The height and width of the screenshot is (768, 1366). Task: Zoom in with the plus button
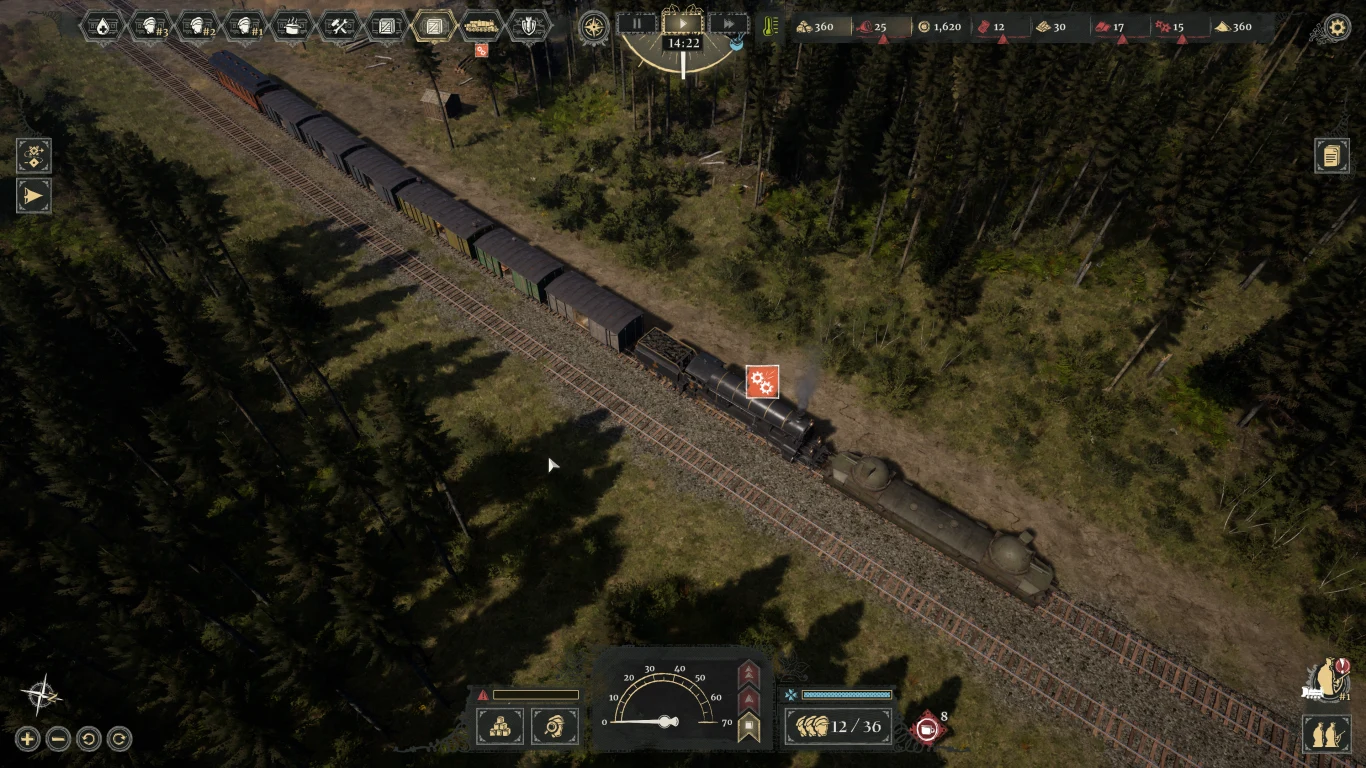click(27, 739)
